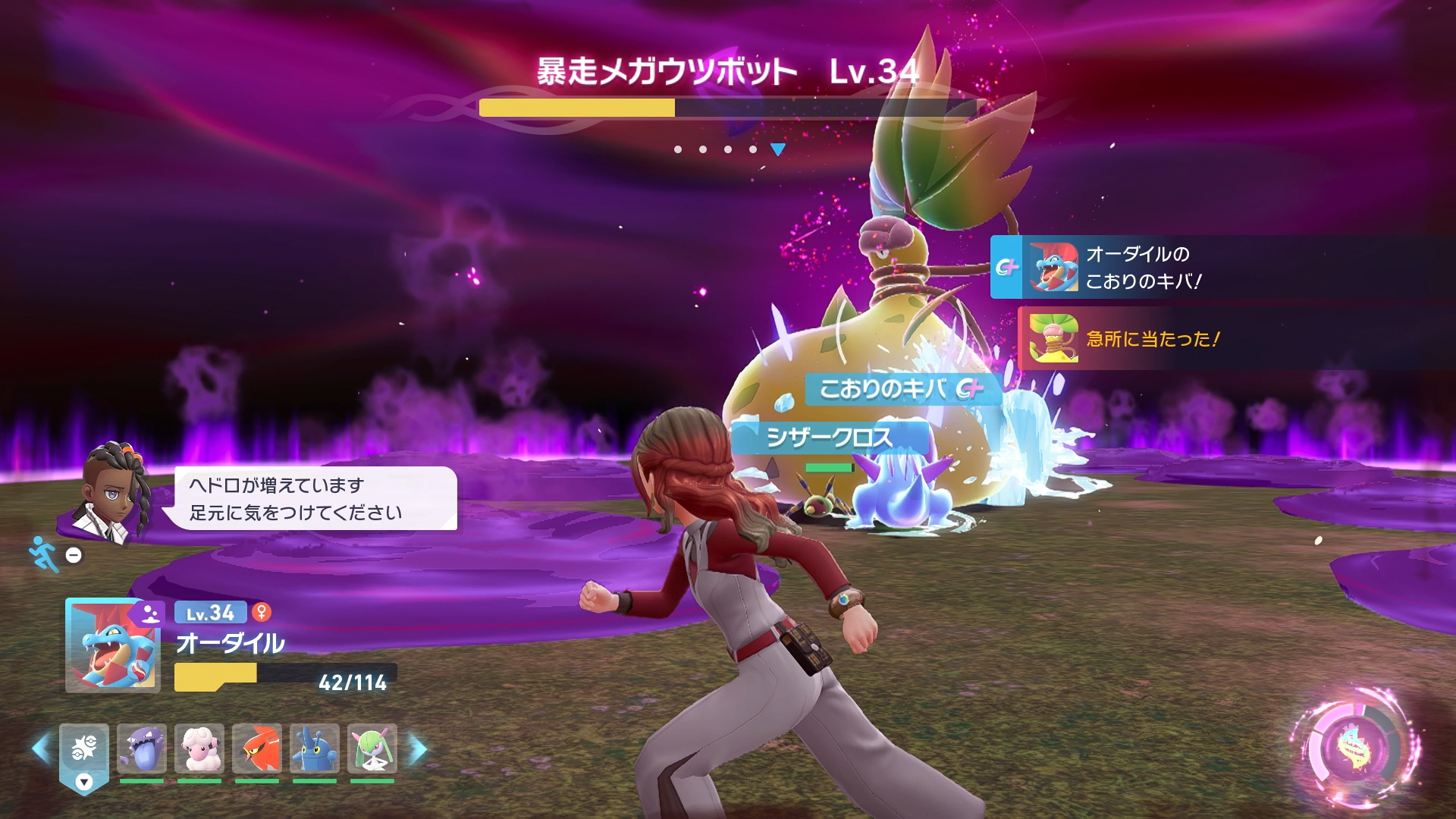Click the party bar's left arrow
Screen dimensions: 1456x819
pos(40,748)
